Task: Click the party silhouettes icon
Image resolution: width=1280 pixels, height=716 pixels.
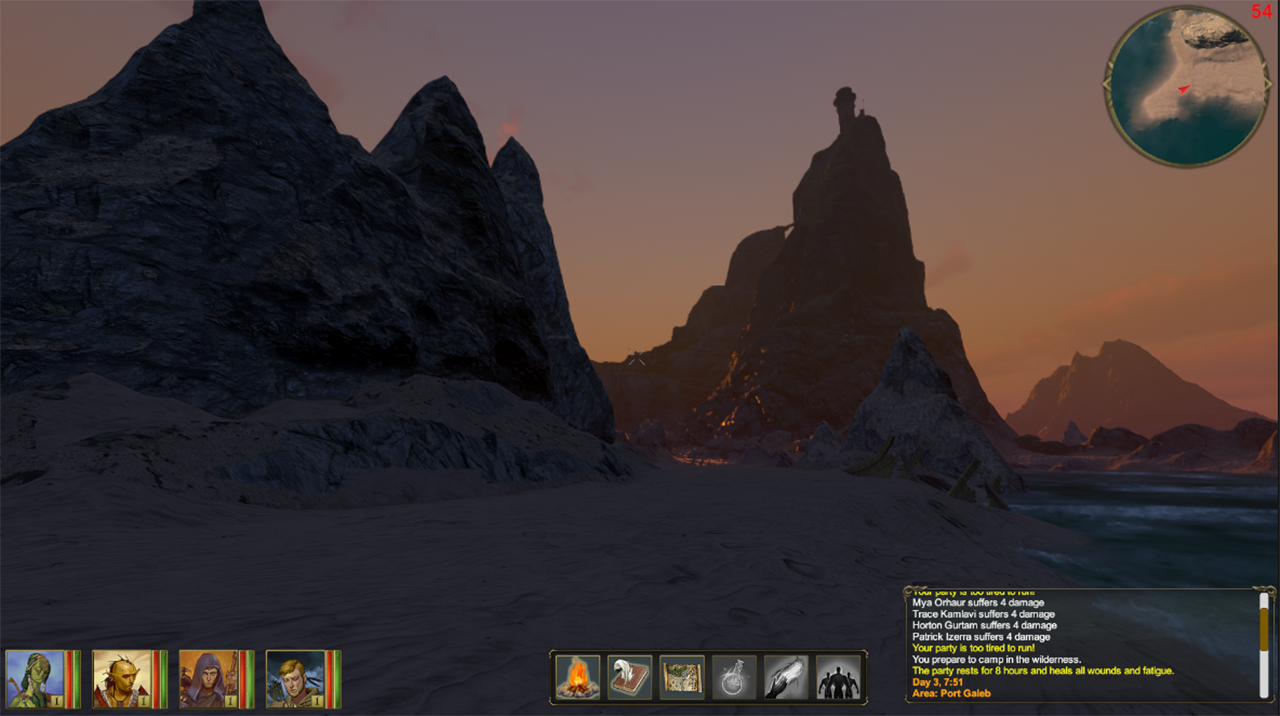Action: point(838,678)
